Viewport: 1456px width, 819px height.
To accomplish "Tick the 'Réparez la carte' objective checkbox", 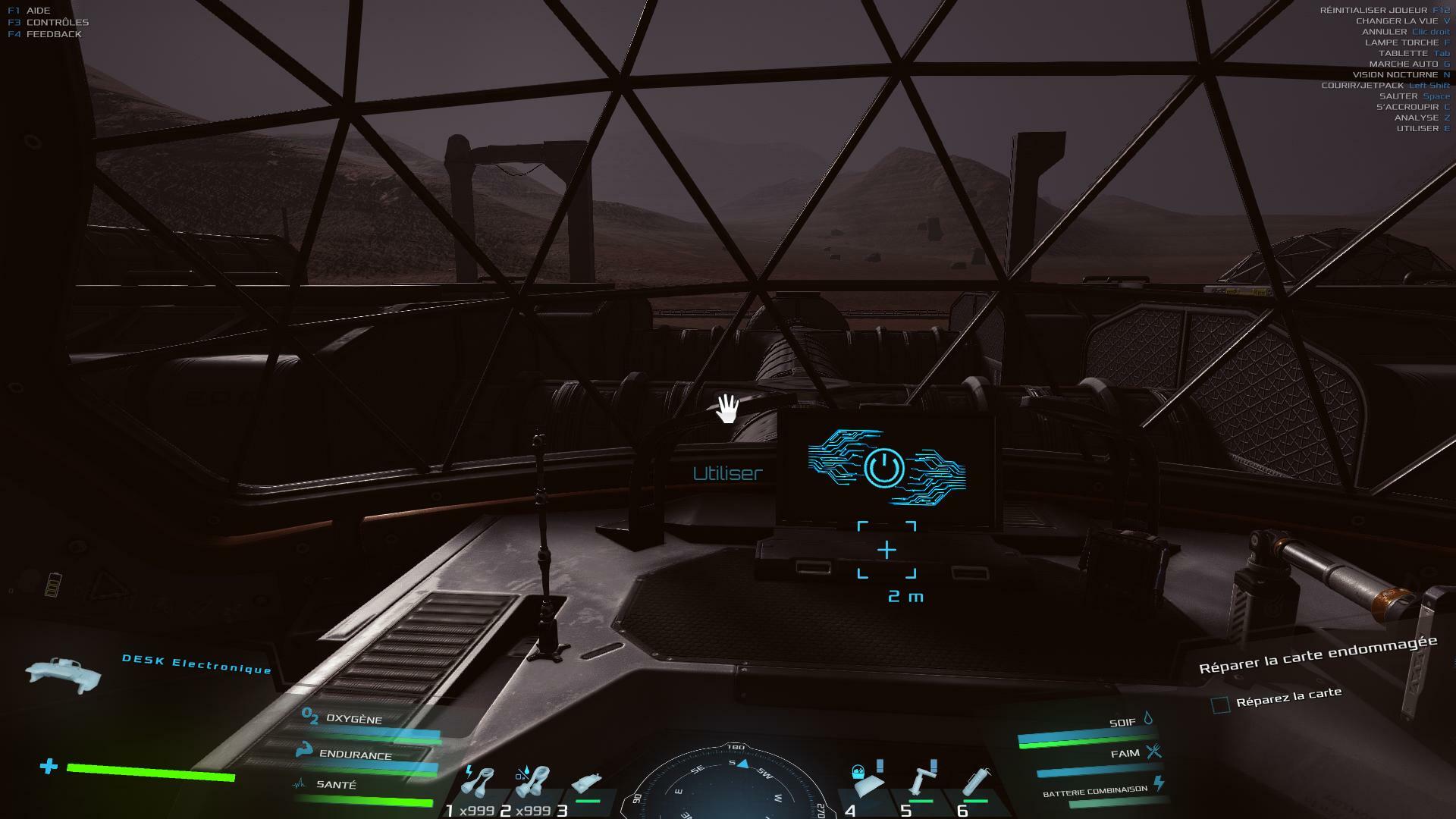I will [1220, 705].
